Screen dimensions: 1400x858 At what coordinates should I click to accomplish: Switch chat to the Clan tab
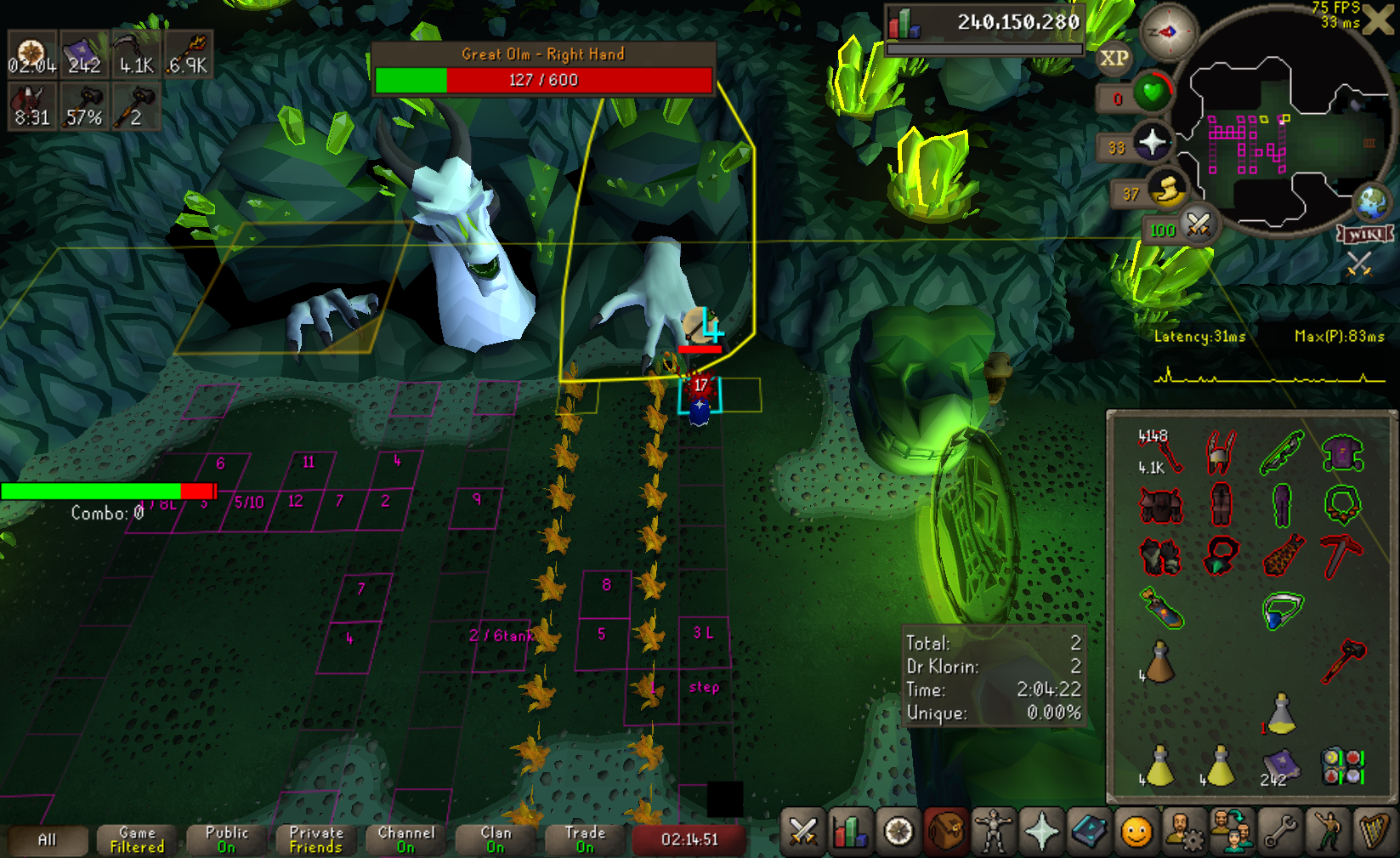coord(496,839)
